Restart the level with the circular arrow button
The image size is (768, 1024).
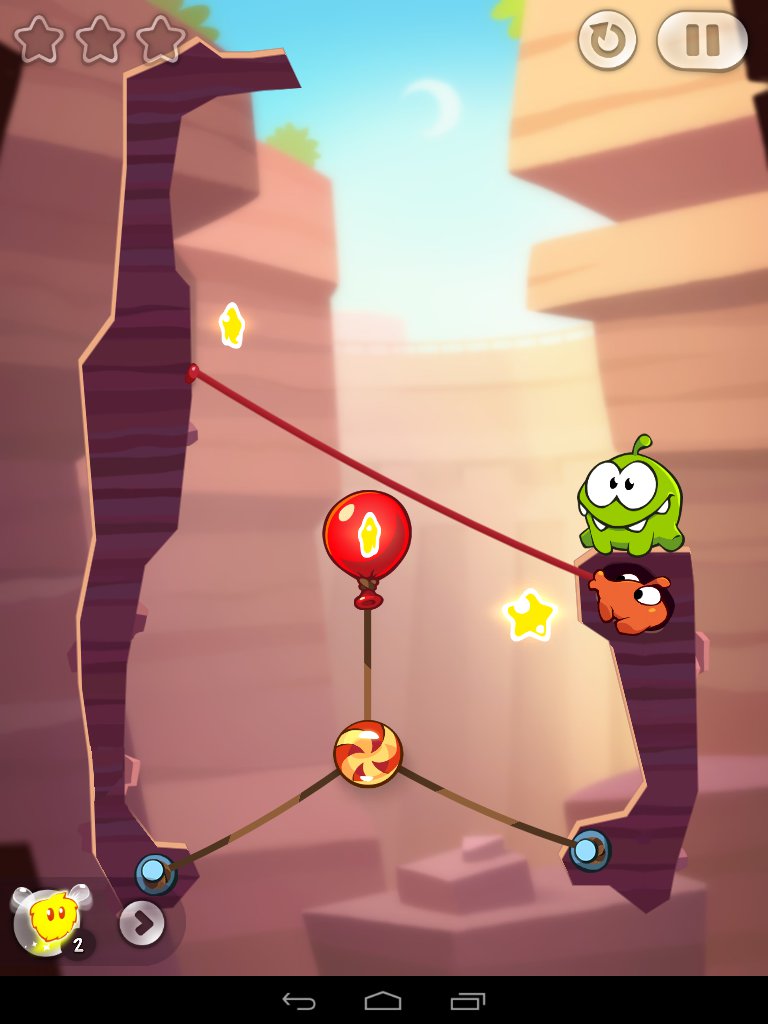pyautogui.click(x=607, y=41)
